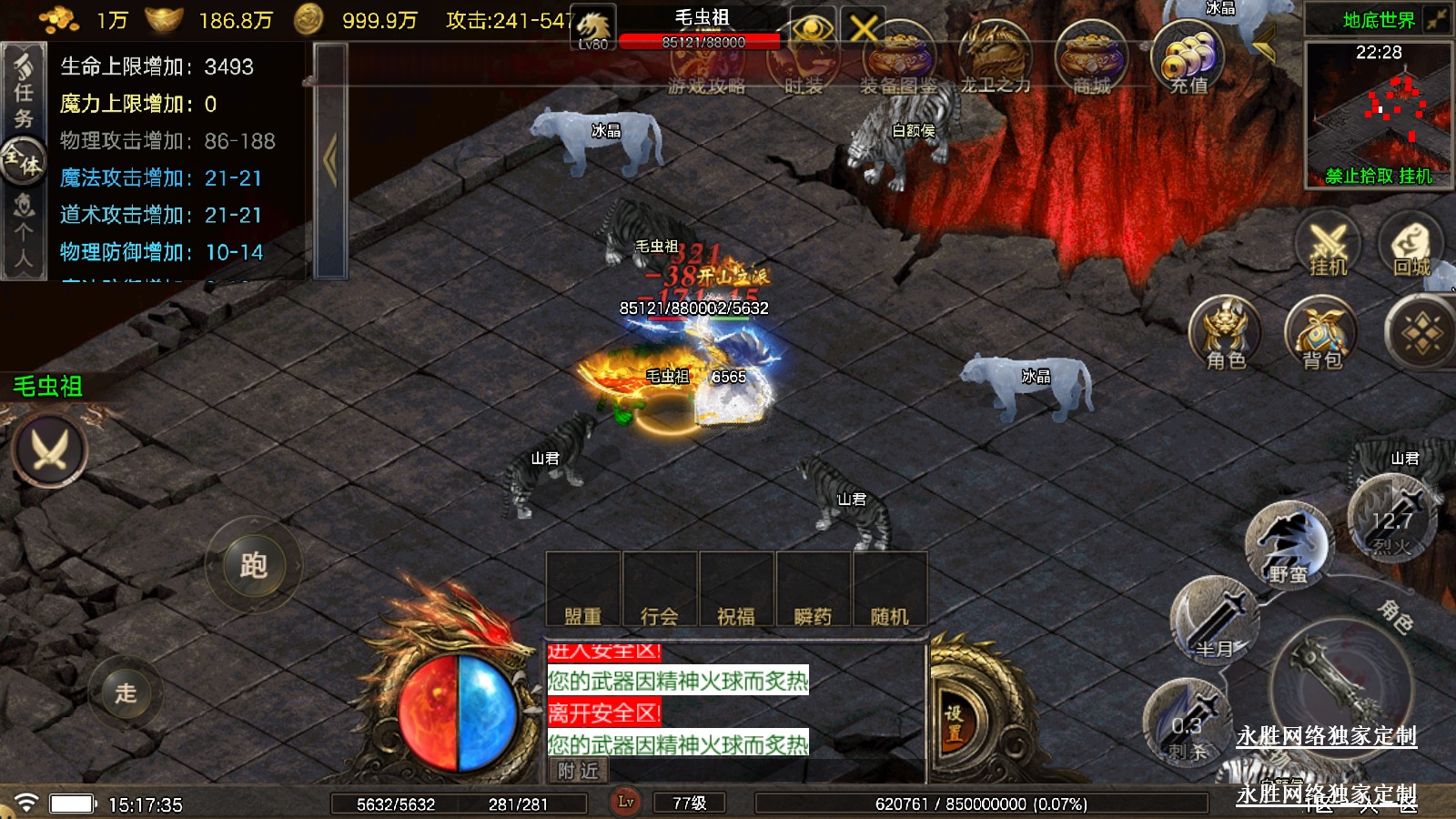Click the underground world minimap
This screenshot has width=1456, height=819.
tap(1378, 114)
